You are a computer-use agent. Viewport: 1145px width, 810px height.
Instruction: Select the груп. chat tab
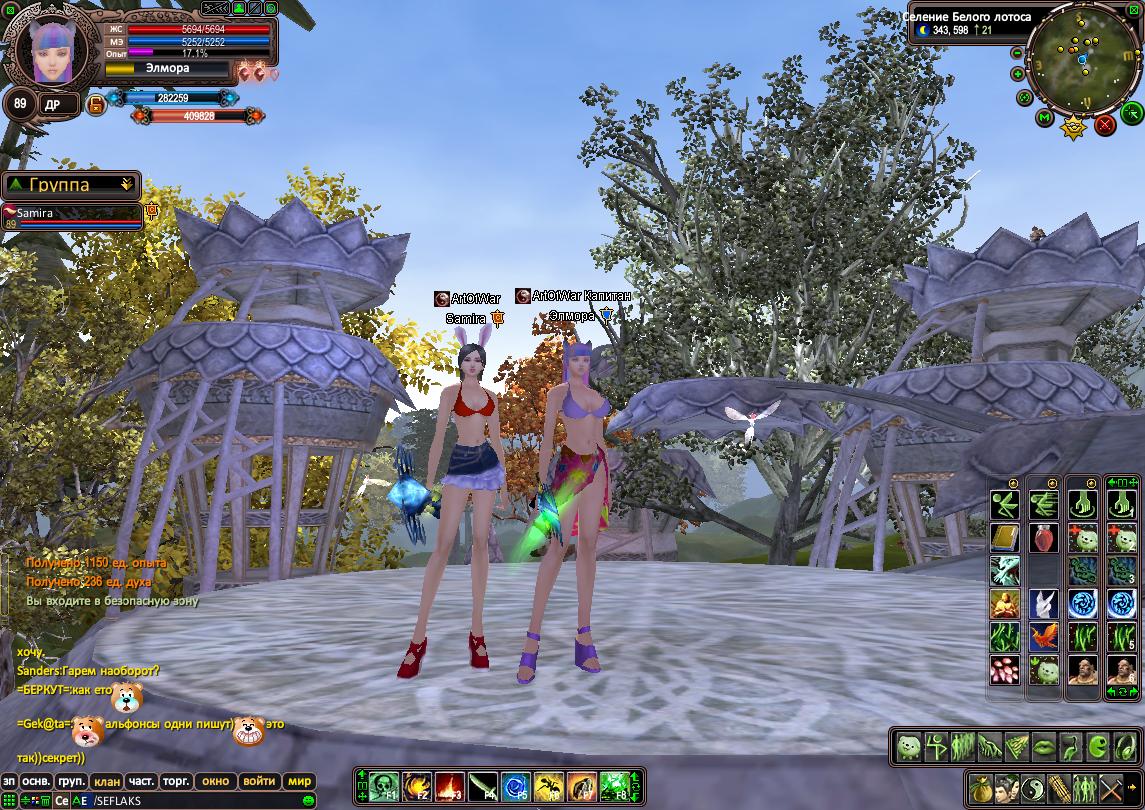71,780
